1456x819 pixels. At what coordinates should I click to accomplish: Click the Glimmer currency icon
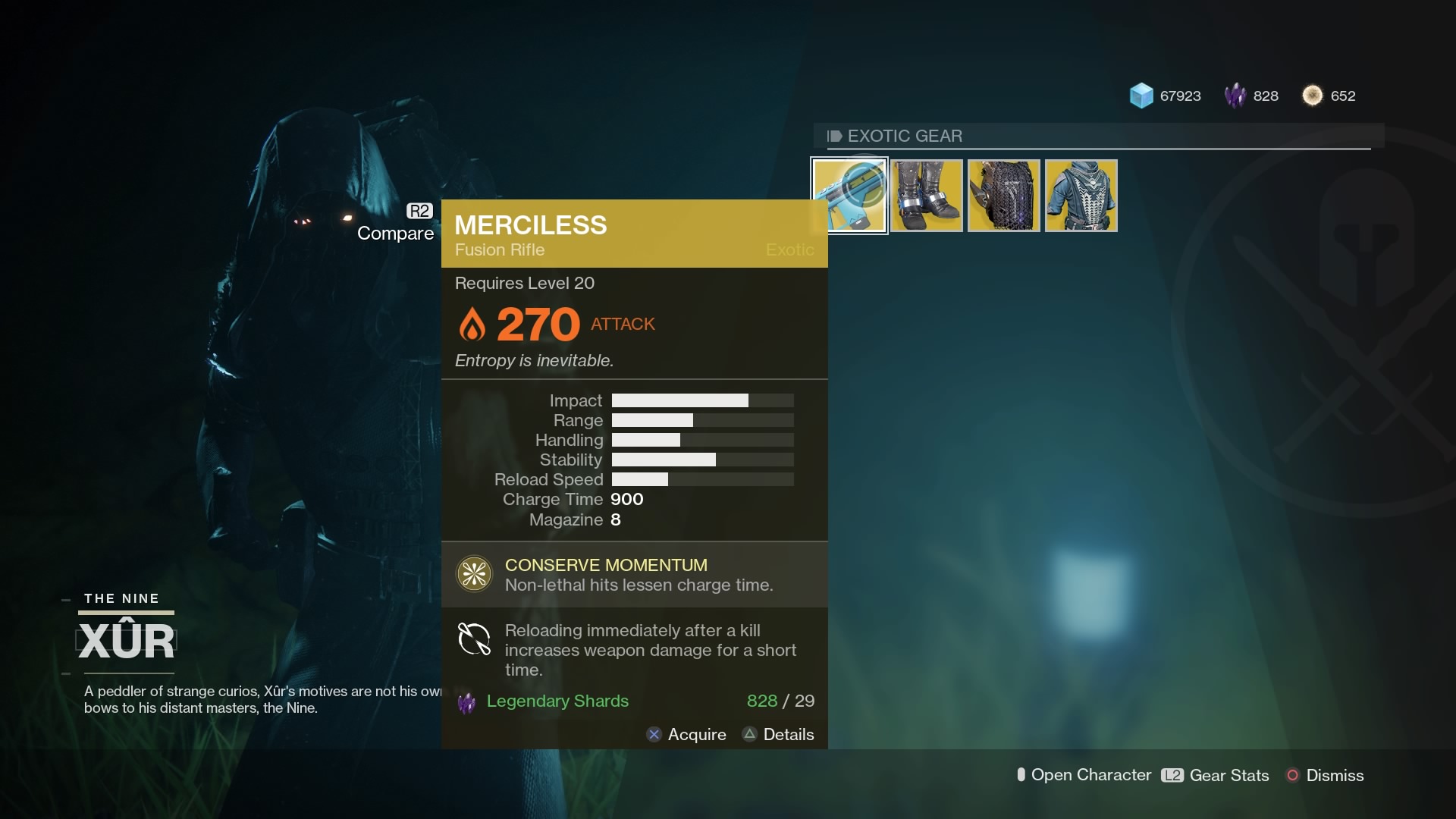[x=1141, y=96]
